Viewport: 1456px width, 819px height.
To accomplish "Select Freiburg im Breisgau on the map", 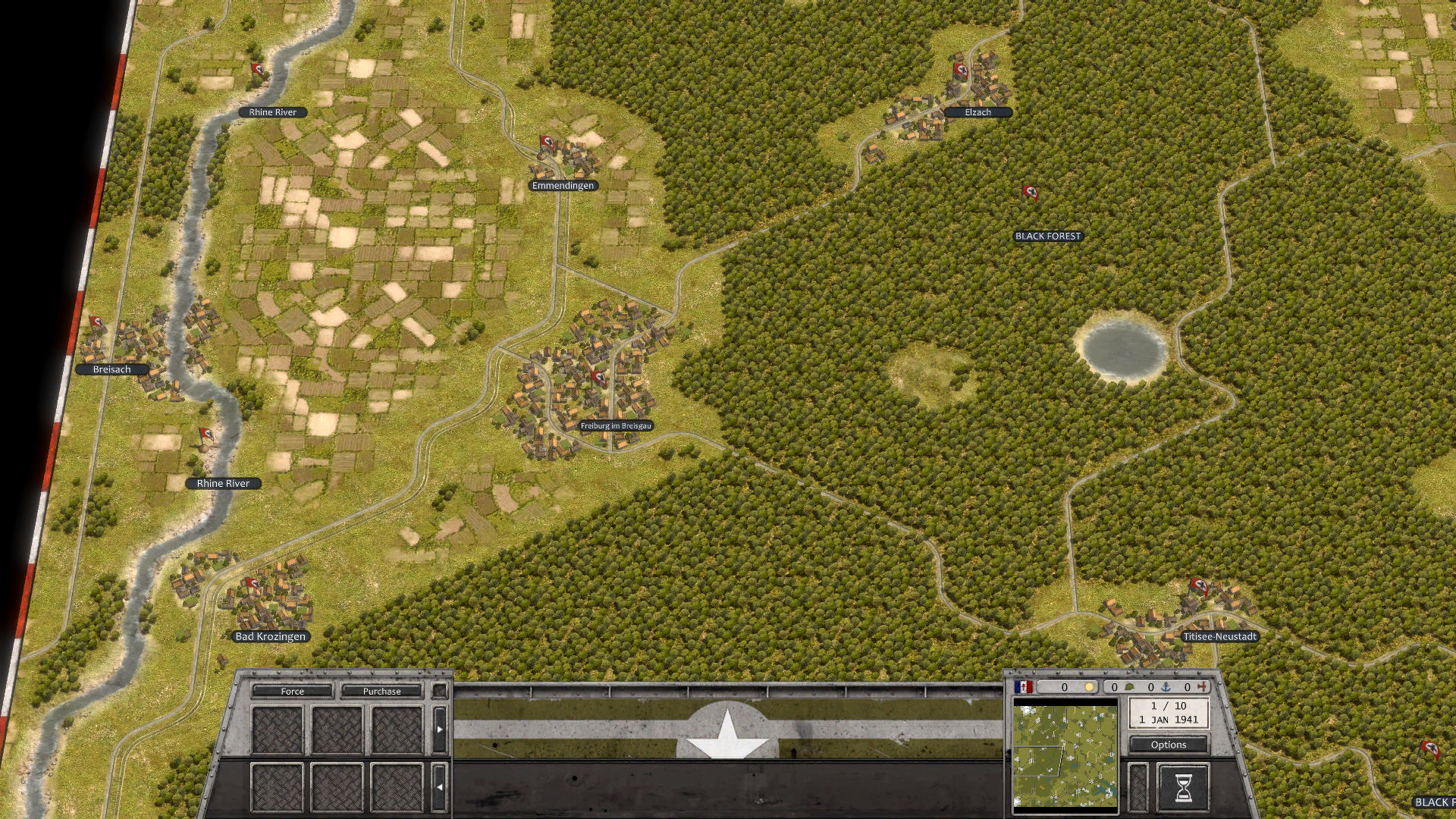I will [x=616, y=425].
